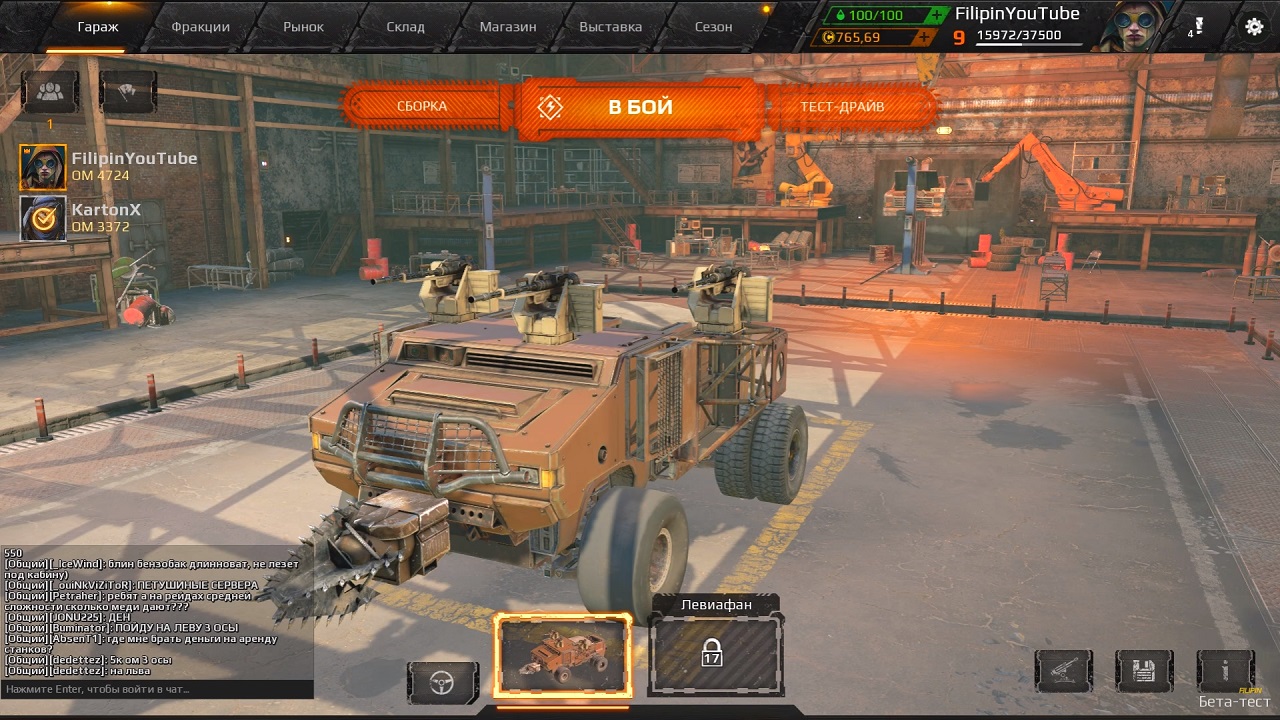Select the Гараж tab
The image size is (1280, 720).
click(x=98, y=27)
